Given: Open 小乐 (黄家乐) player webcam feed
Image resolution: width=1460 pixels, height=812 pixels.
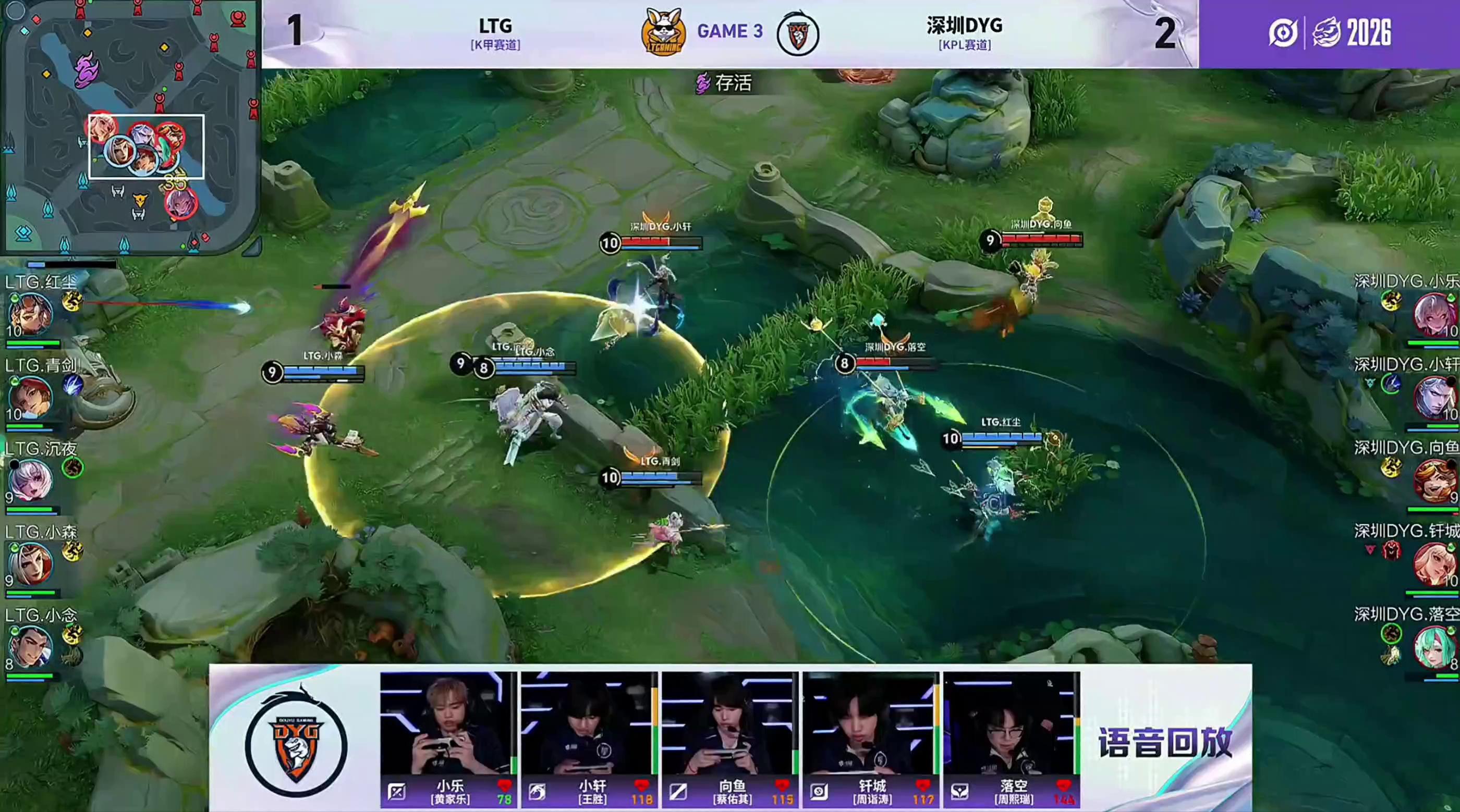Looking at the screenshot, I should point(448,723).
